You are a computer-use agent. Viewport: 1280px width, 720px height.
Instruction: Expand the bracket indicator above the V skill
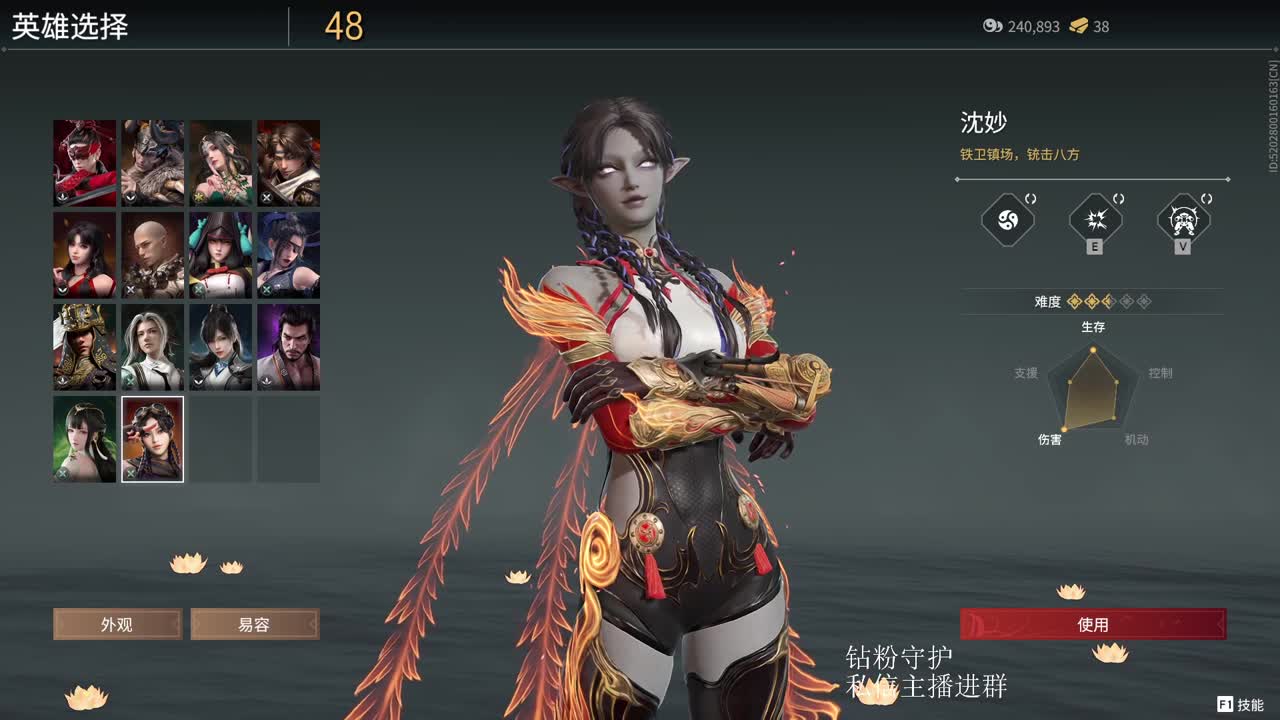[x=1206, y=197]
